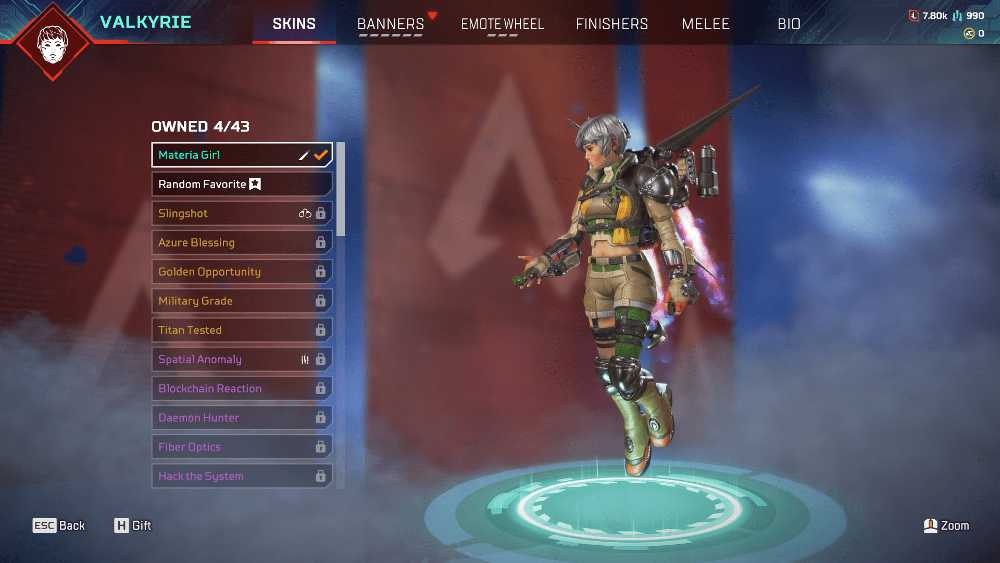Go back using the Back button

pos(59,525)
